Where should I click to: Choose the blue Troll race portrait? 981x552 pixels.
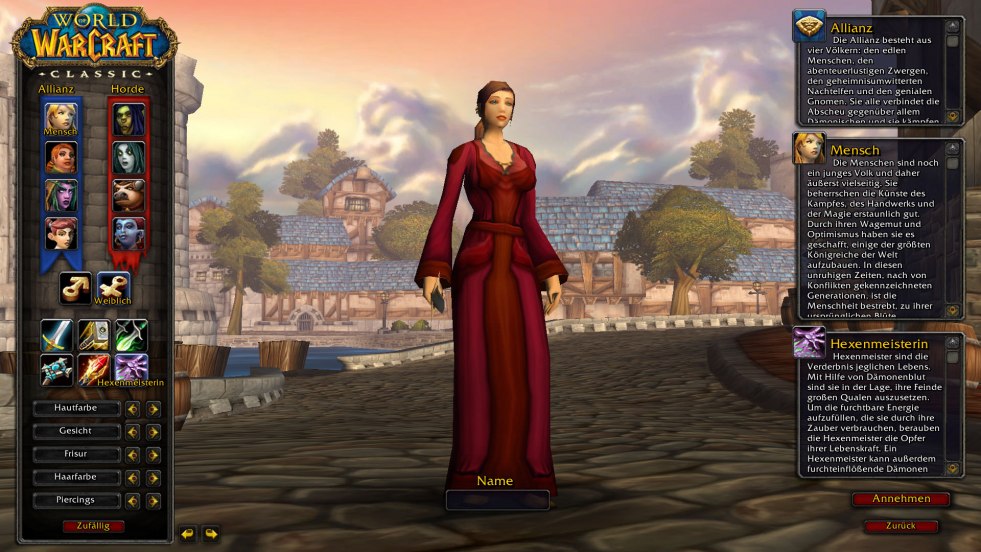129,233
